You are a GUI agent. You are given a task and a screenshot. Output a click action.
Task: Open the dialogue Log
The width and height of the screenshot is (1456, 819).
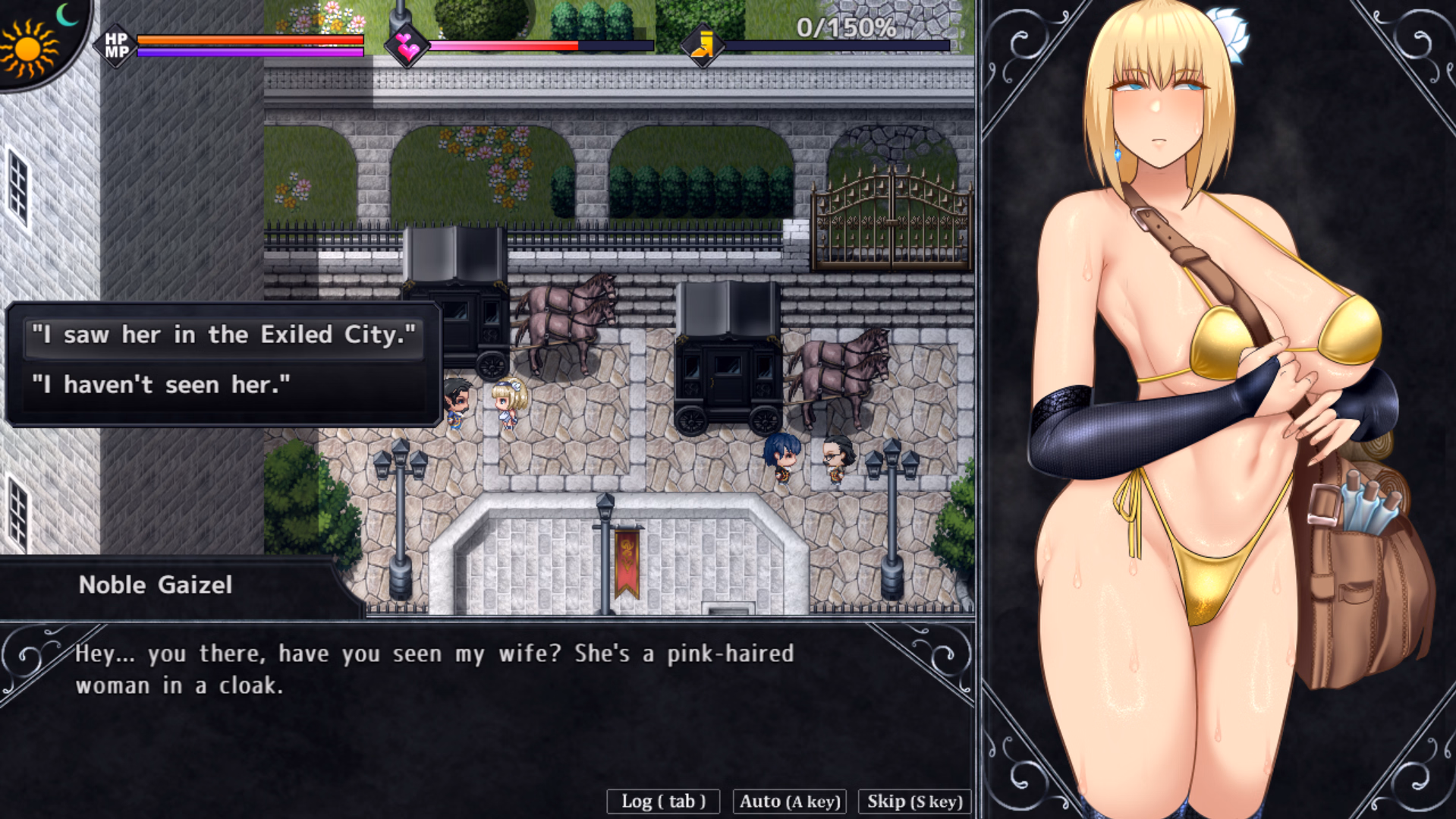tap(663, 802)
